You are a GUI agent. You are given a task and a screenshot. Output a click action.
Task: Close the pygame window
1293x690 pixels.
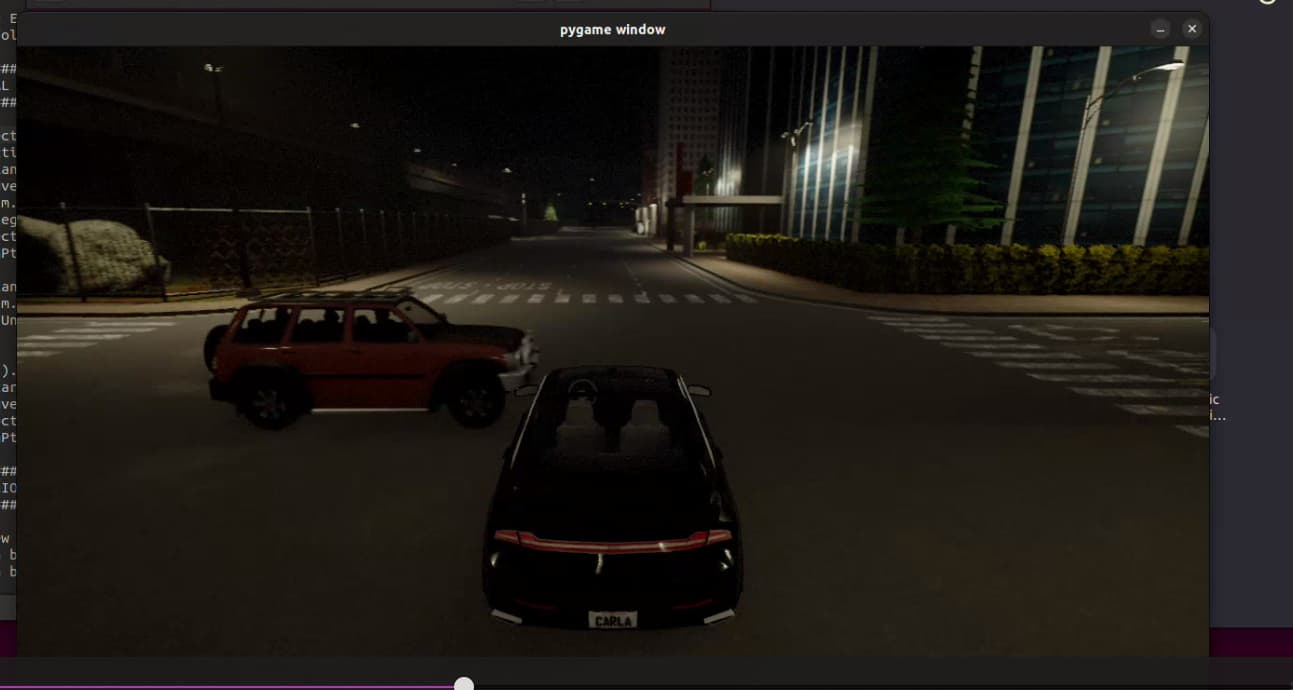(1191, 29)
